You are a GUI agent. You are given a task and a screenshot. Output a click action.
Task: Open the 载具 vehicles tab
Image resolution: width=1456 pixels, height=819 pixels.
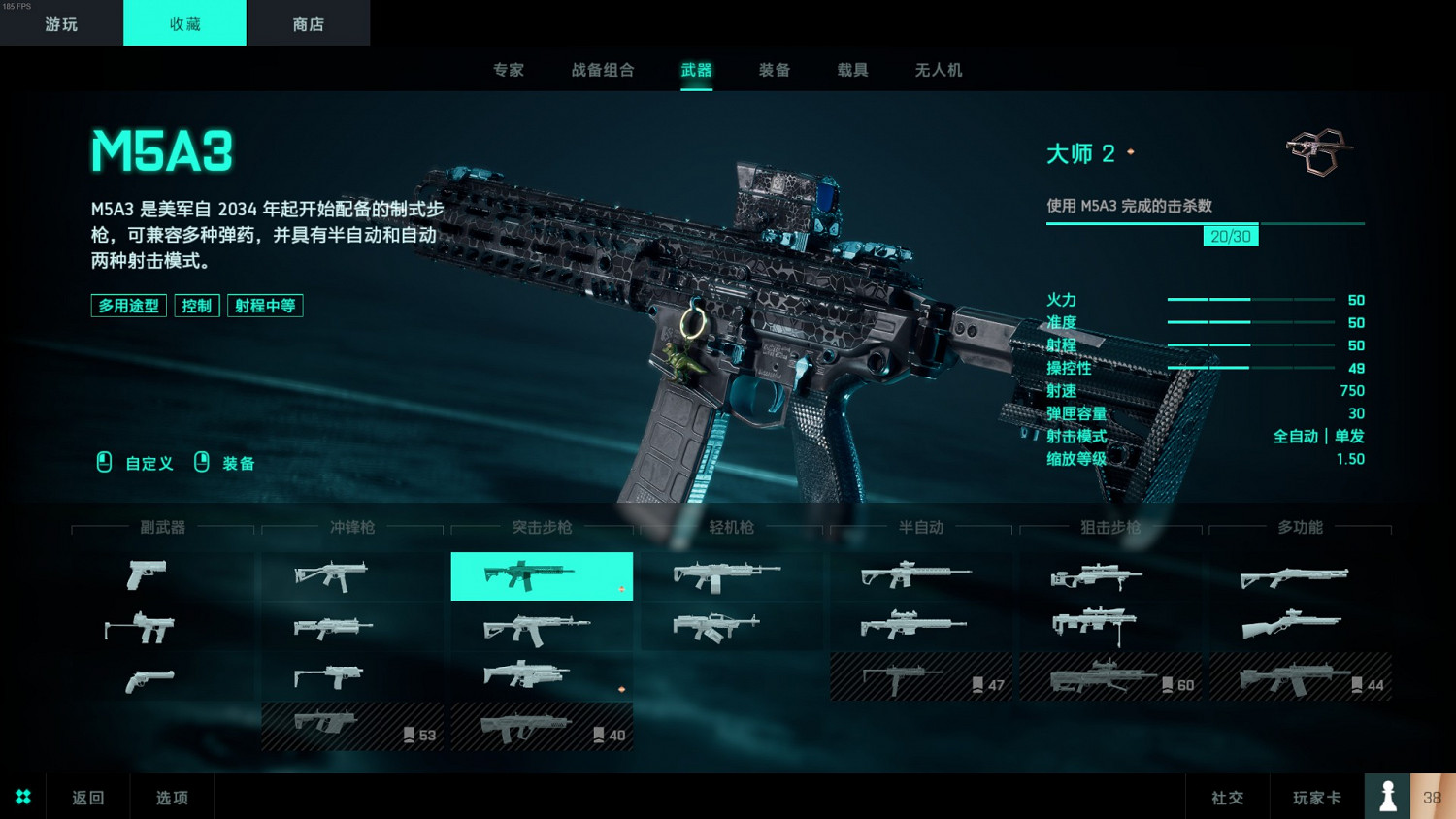click(851, 70)
